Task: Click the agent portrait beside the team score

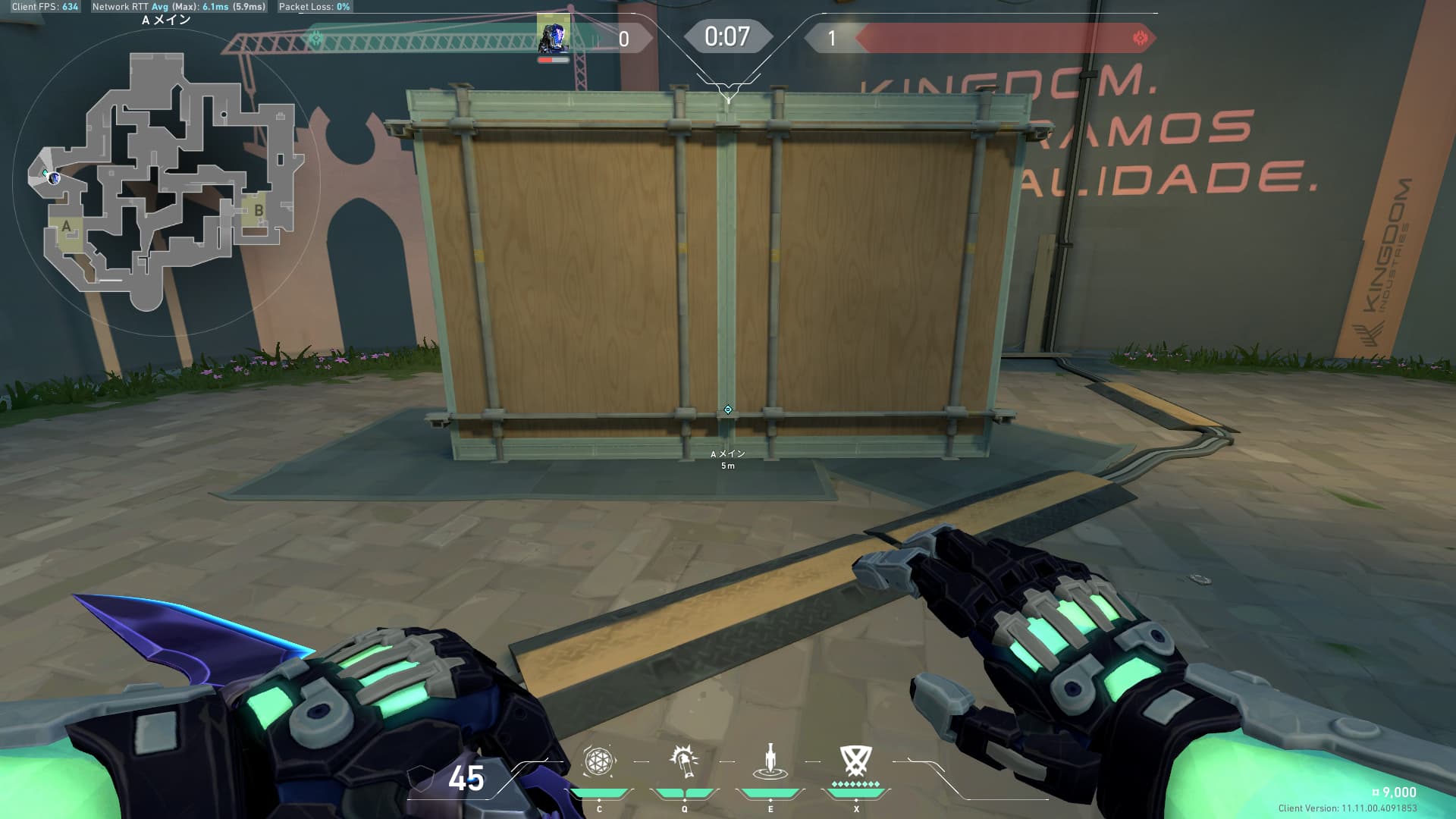Action: click(554, 35)
